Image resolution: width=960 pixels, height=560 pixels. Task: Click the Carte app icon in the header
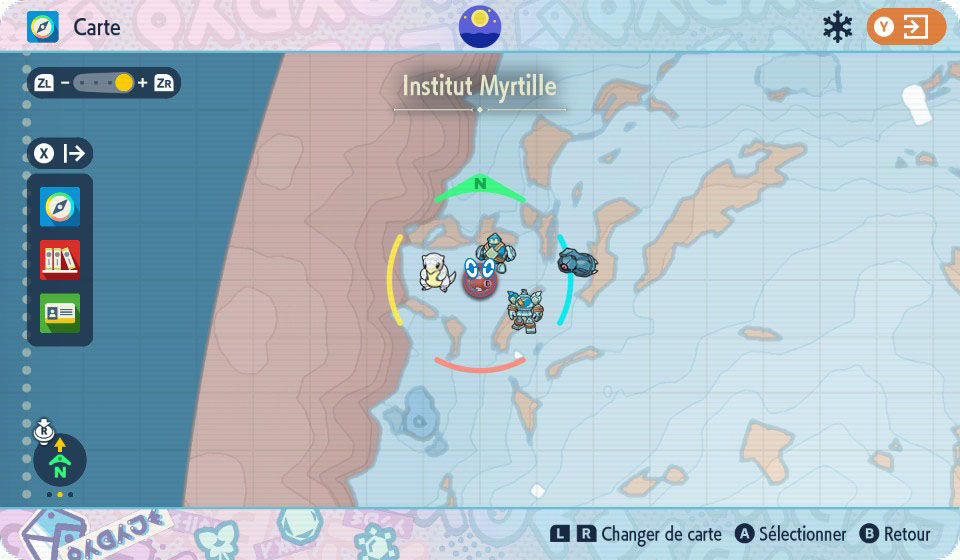tap(43, 27)
